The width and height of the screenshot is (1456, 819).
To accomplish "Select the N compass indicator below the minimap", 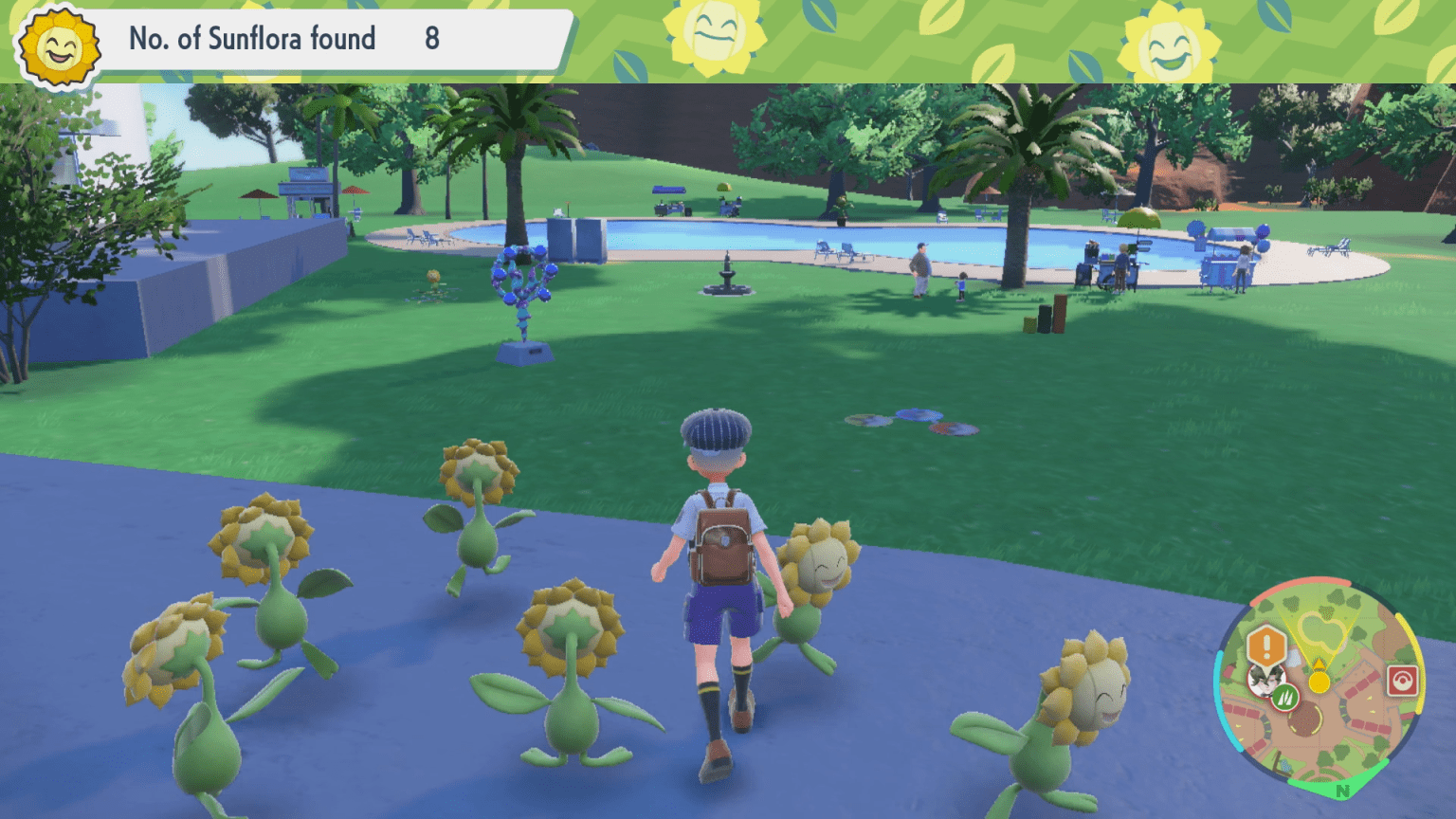I will click(1342, 791).
